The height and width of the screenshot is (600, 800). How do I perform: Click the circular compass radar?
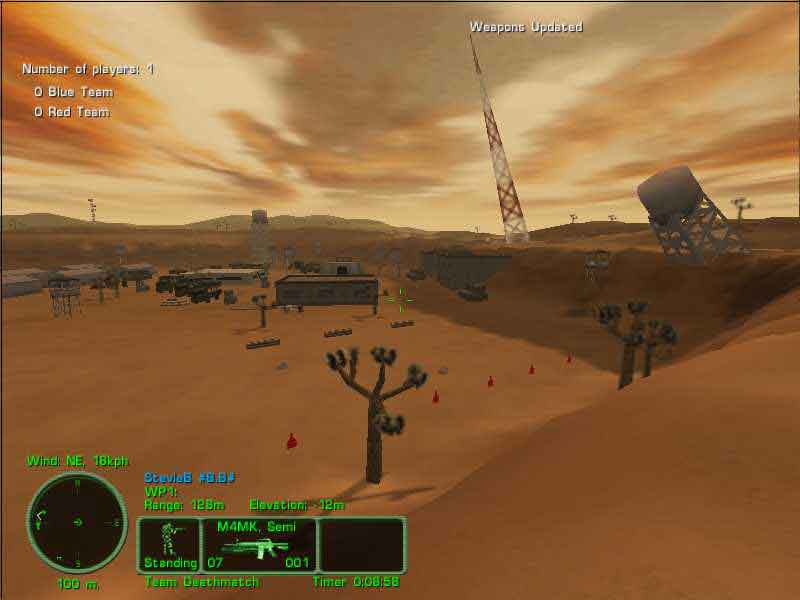click(77, 522)
